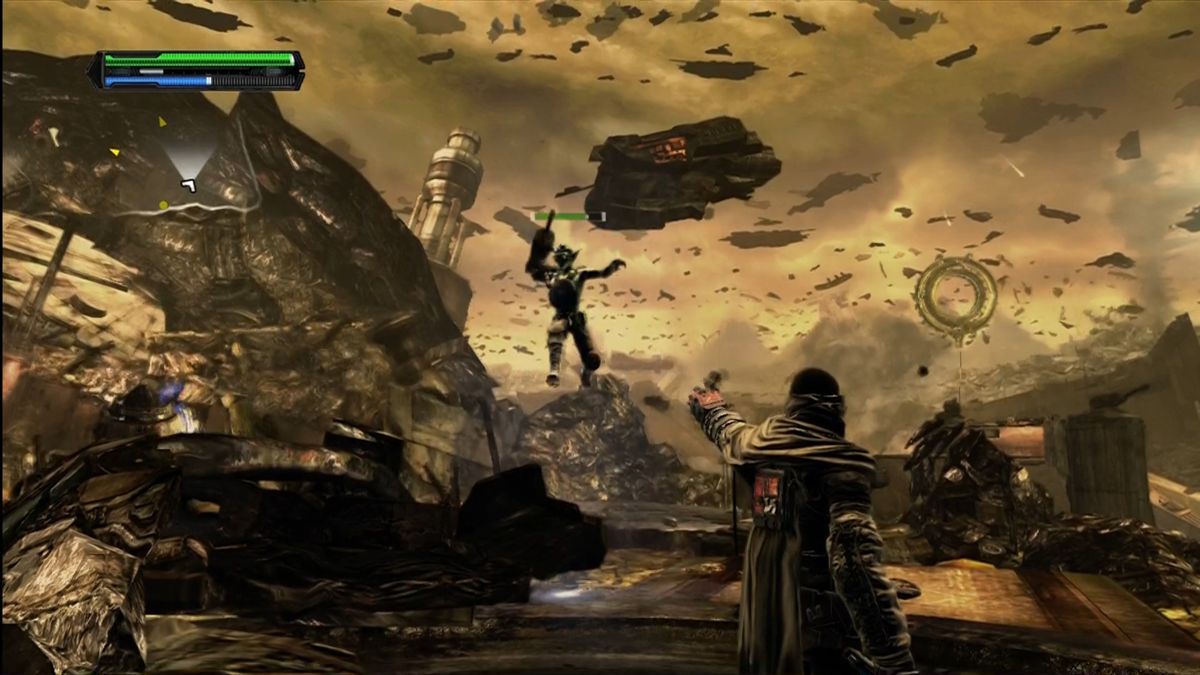
Task: Click the minimap radar display
Action: [x=185, y=165]
